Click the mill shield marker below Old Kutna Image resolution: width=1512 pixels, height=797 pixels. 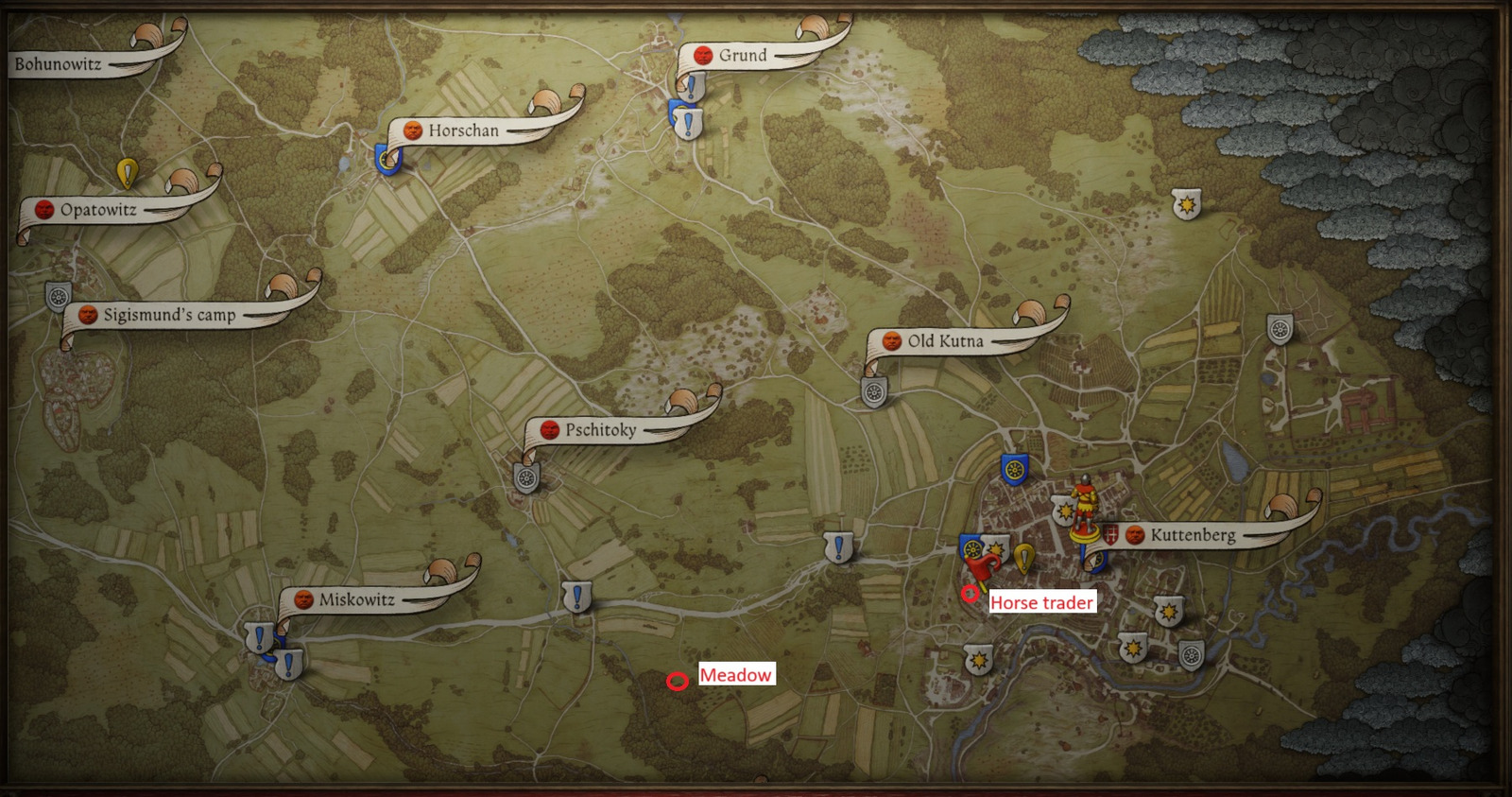click(874, 392)
